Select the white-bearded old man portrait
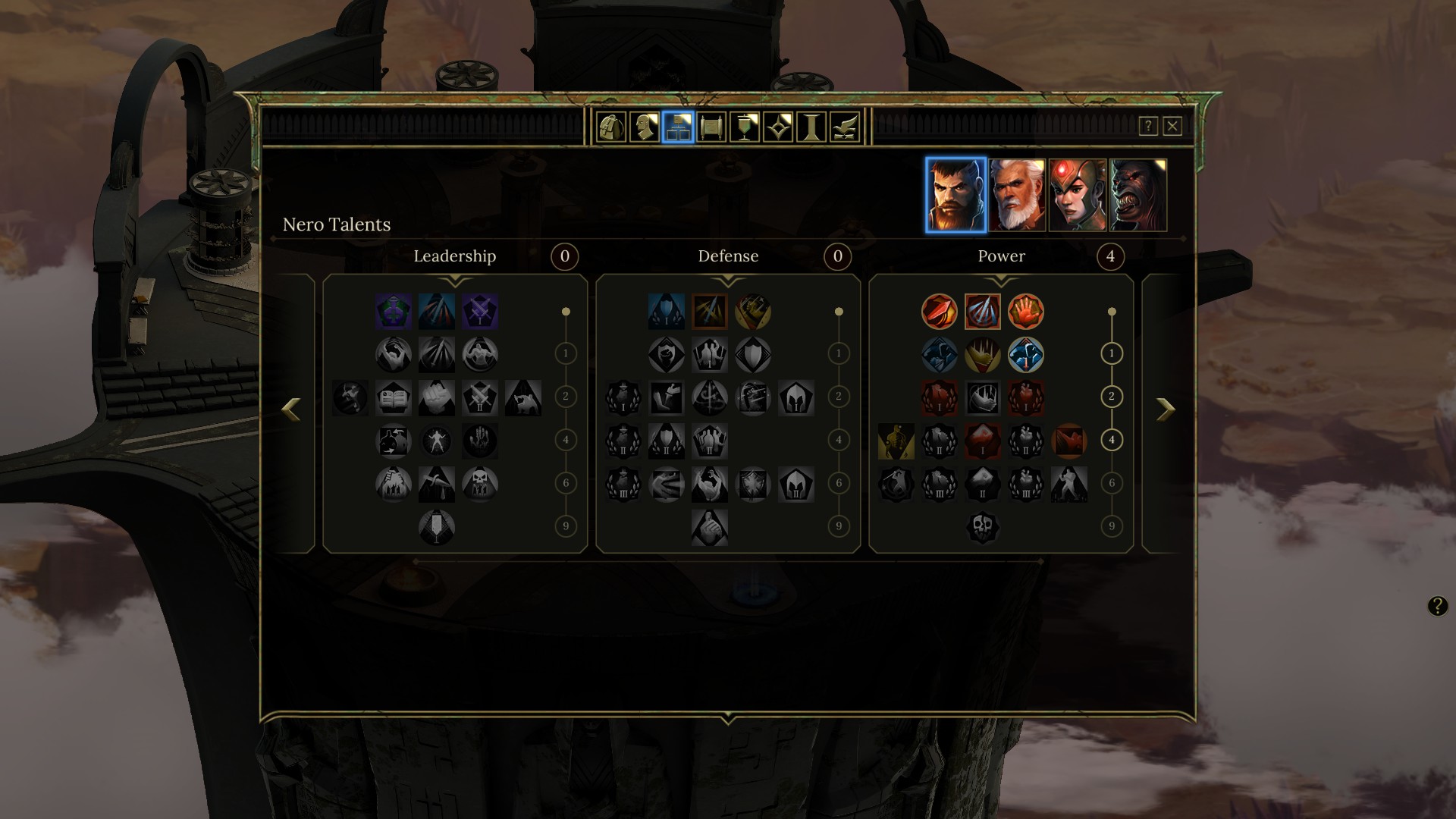Image resolution: width=1456 pixels, height=819 pixels. 1017,195
